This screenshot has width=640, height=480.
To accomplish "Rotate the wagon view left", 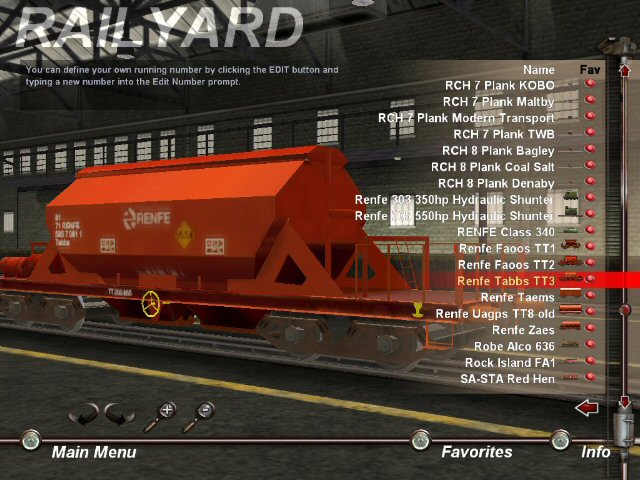I will 83,413.
